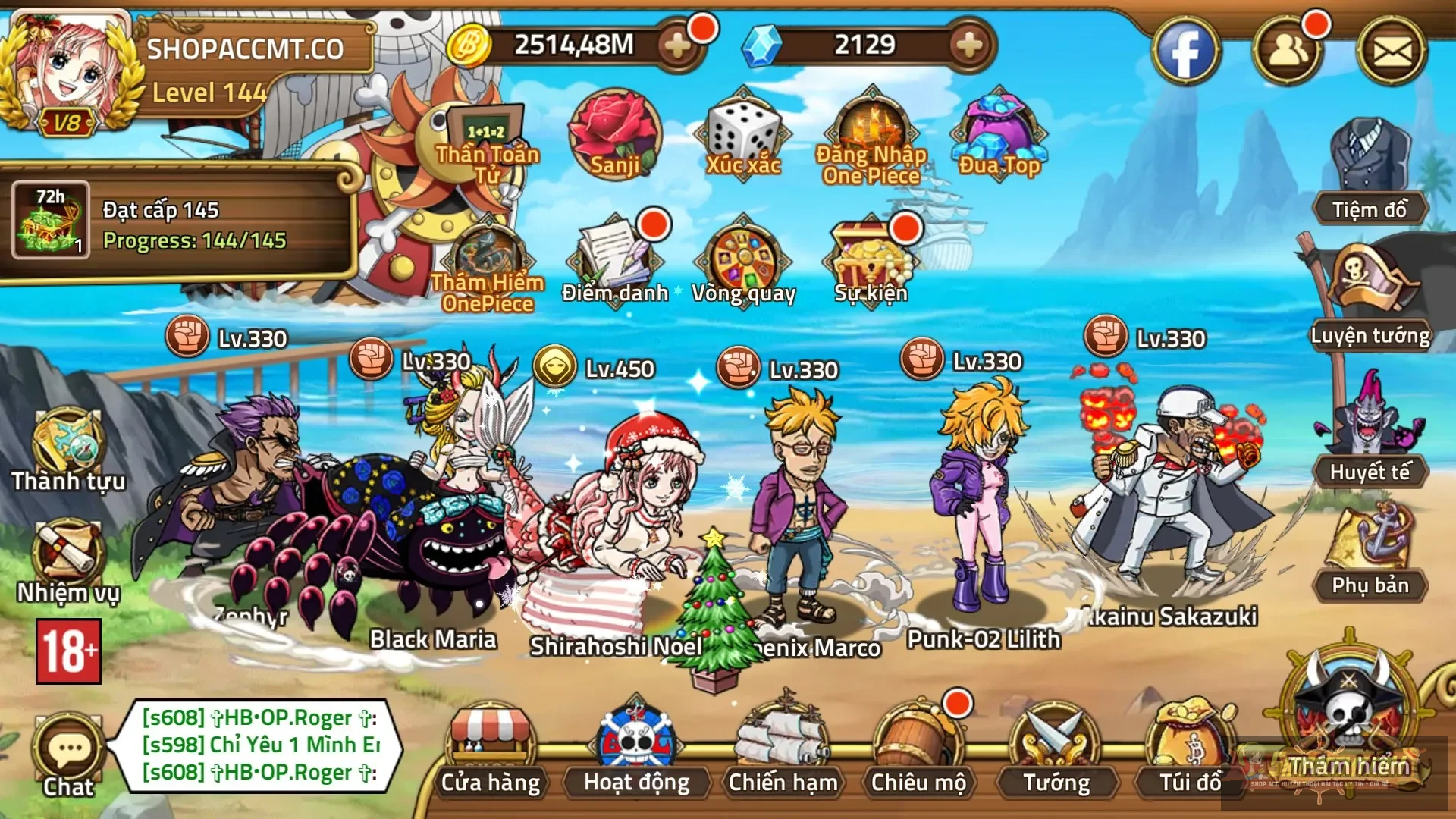Open the Điểm danh daily check-in
1456x819 pixels.
tap(614, 258)
